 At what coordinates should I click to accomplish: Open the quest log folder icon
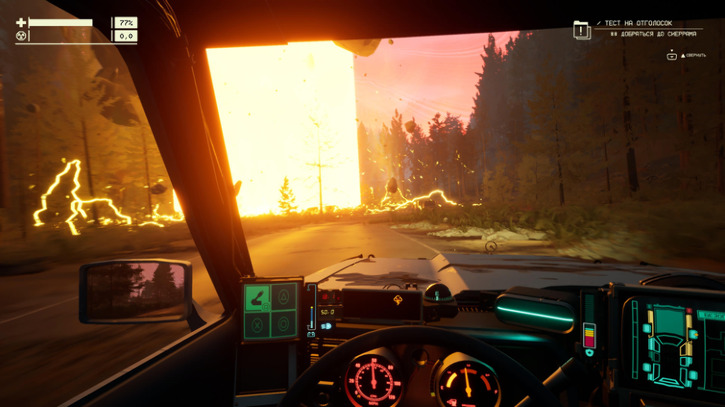581,30
